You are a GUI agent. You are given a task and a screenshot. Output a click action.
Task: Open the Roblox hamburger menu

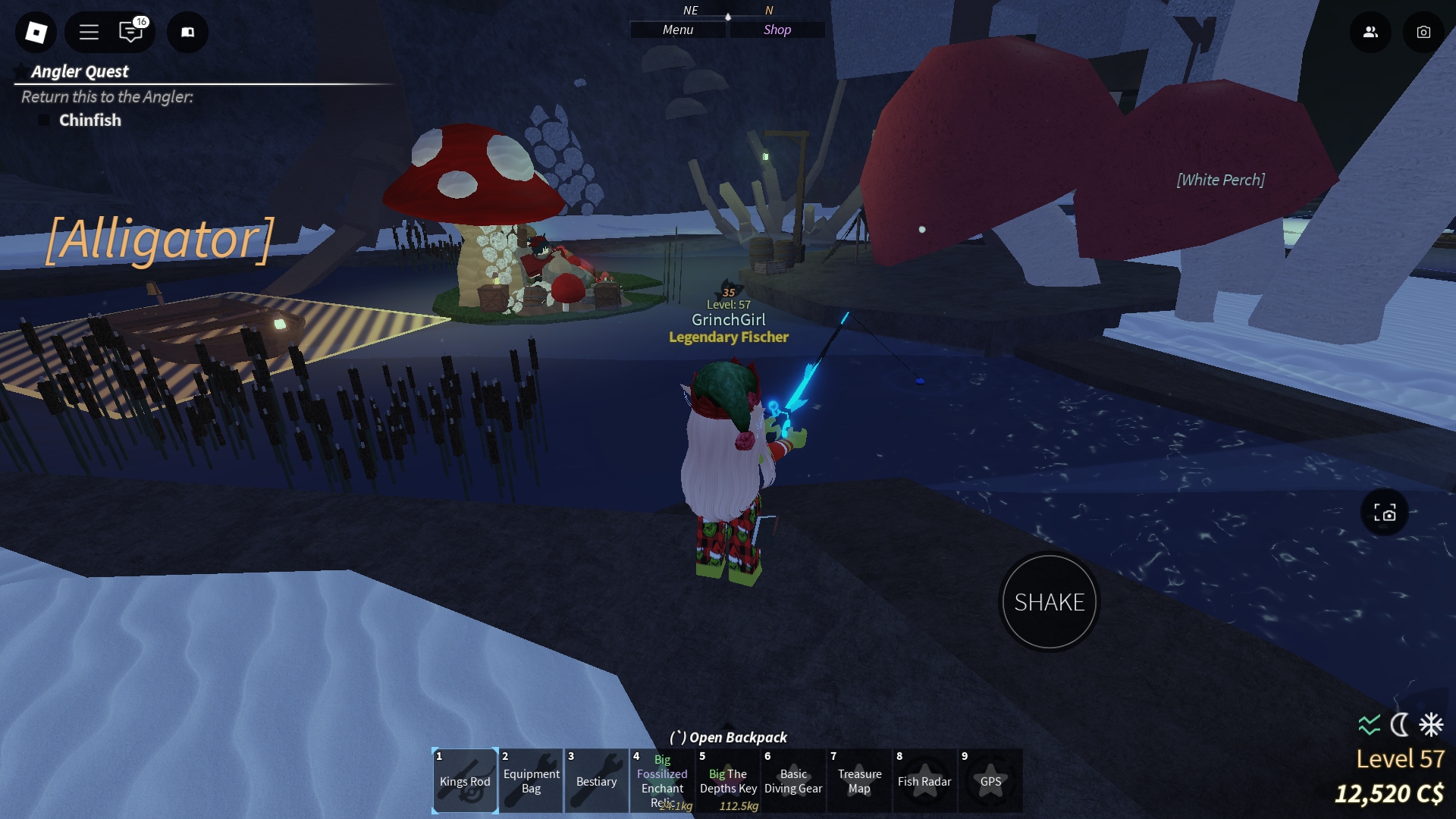(x=89, y=33)
